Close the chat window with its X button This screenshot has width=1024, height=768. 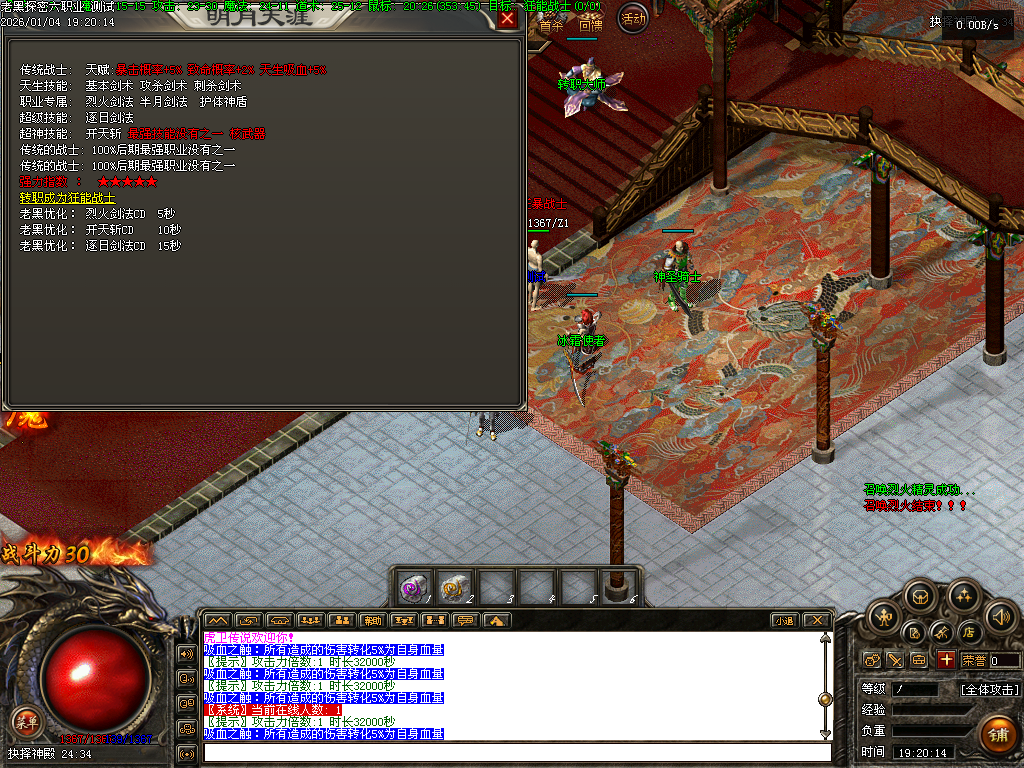(x=816, y=621)
